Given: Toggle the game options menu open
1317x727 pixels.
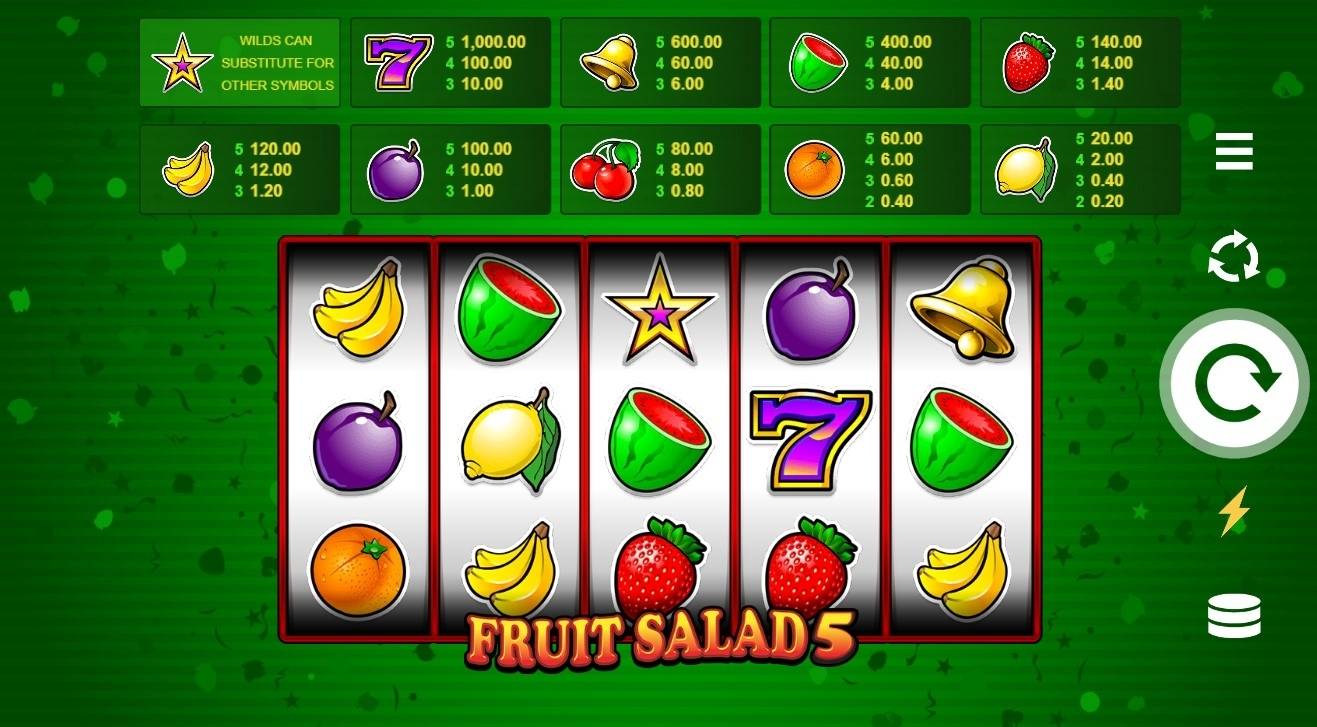Looking at the screenshot, I should [x=1234, y=152].
